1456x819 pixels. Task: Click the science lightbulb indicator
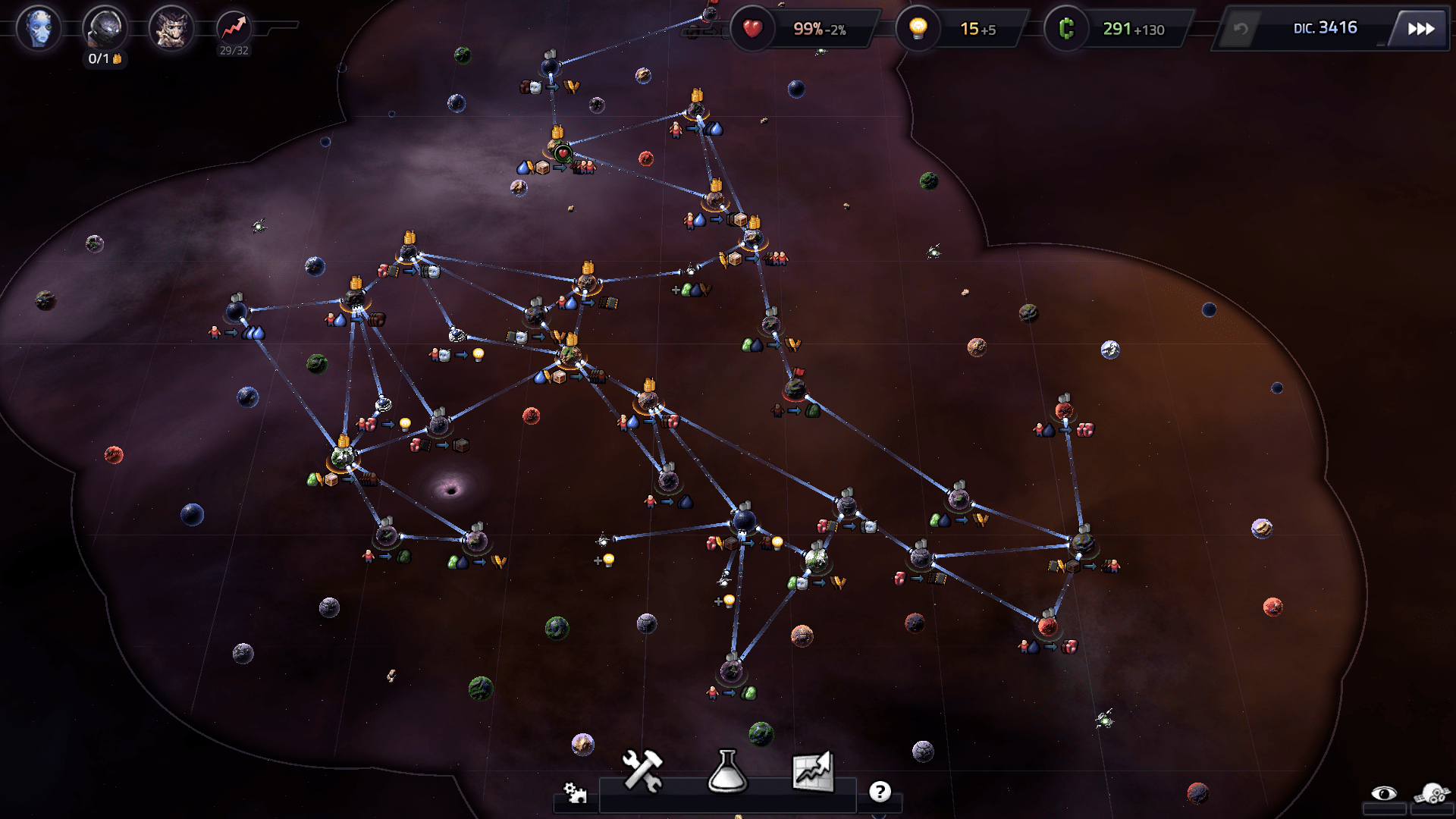[918, 29]
